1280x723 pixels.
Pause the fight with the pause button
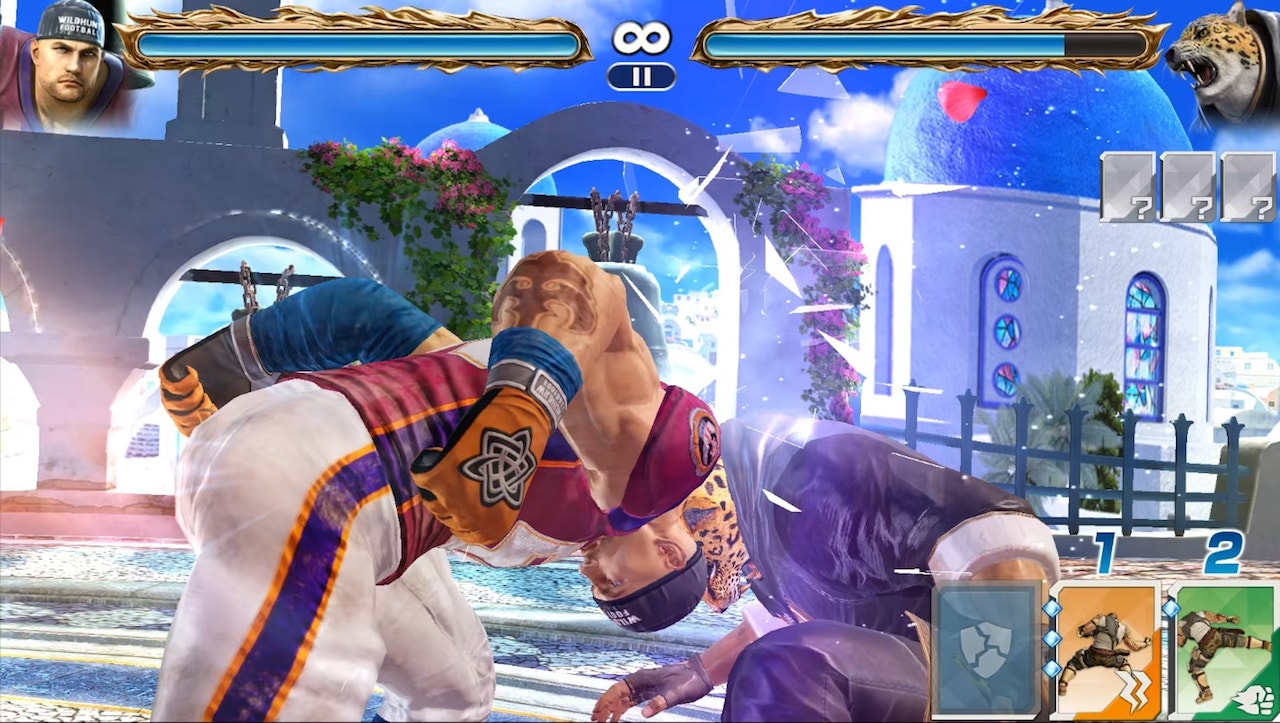click(641, 76)
